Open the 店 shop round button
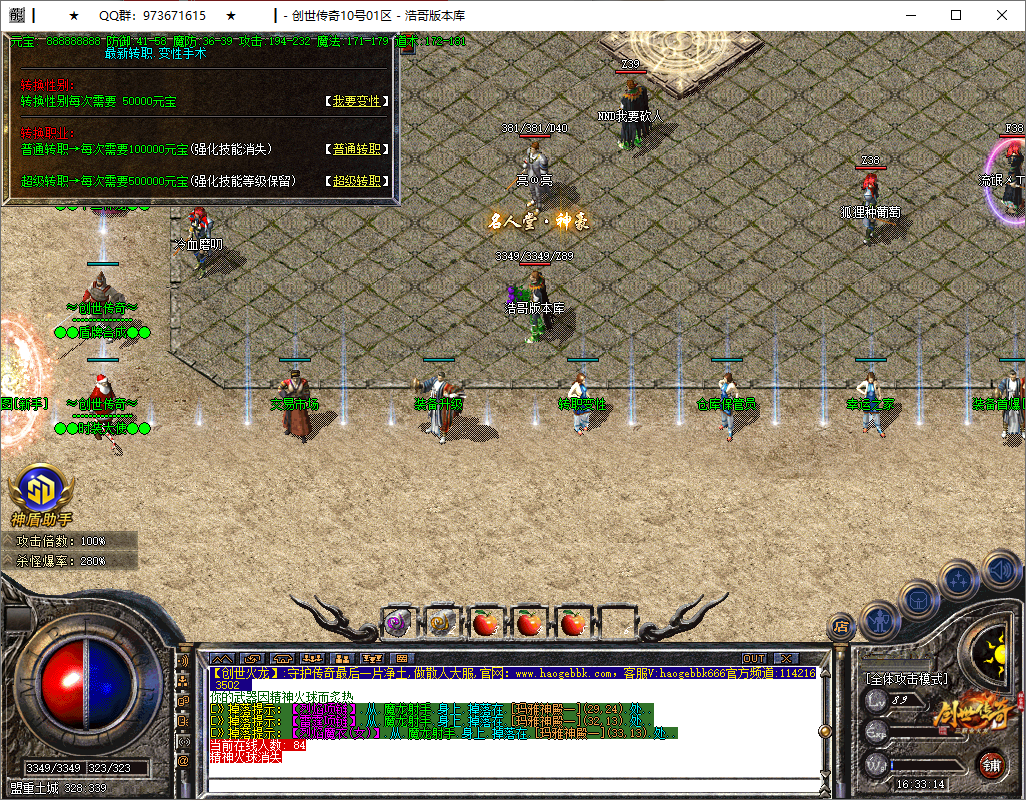Screen dimensions: 1026x800 point(840,627)
